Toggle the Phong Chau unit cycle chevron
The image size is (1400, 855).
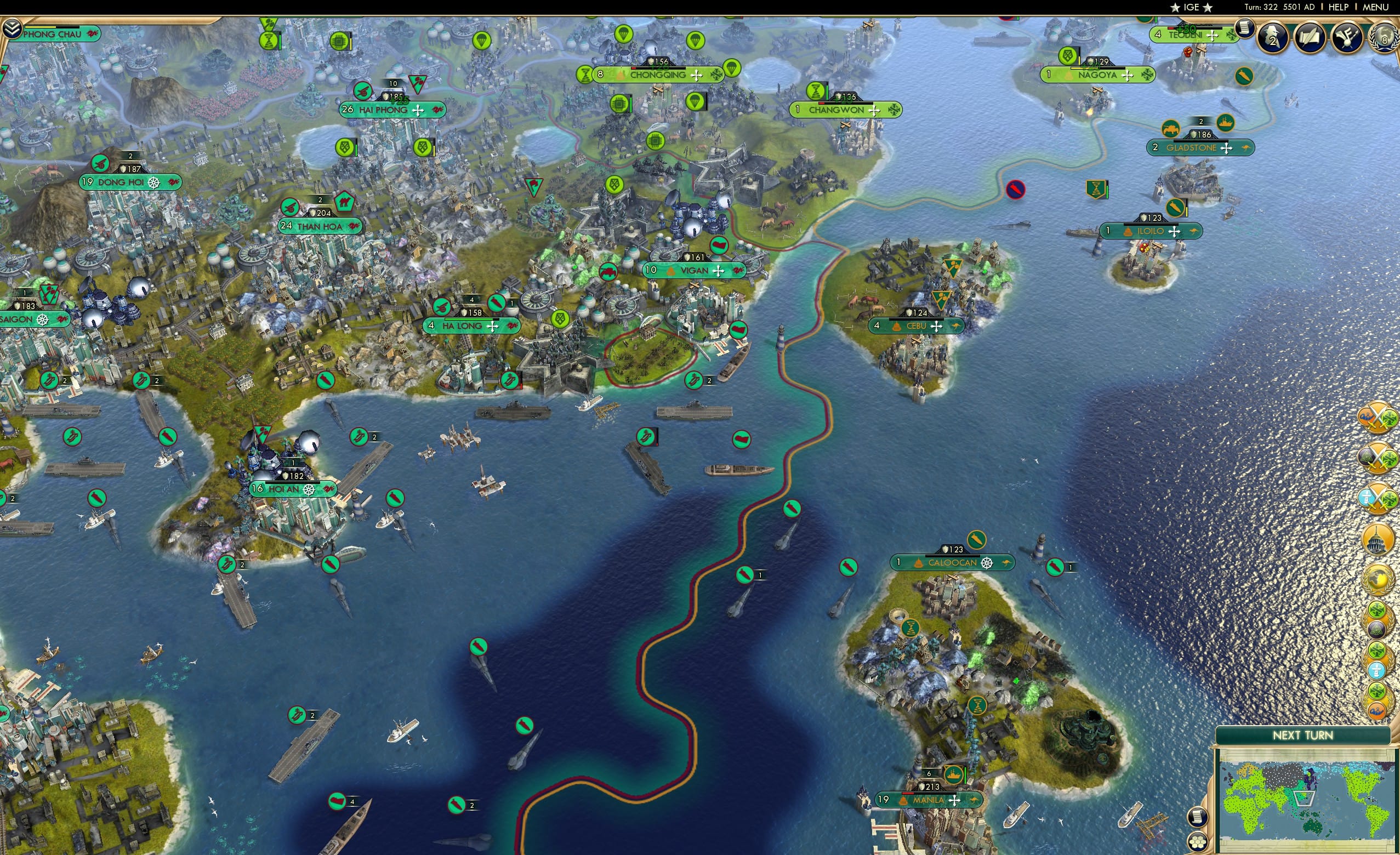(12, 29)
